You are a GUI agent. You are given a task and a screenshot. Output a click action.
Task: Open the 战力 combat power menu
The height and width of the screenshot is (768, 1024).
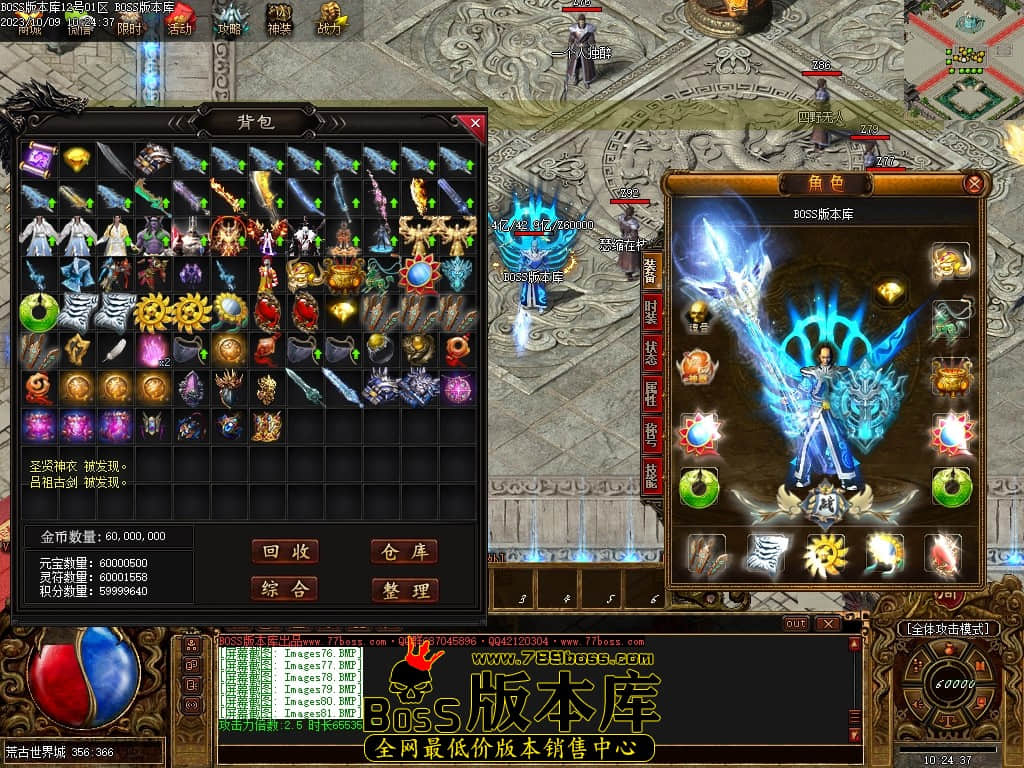click(329, 18)
